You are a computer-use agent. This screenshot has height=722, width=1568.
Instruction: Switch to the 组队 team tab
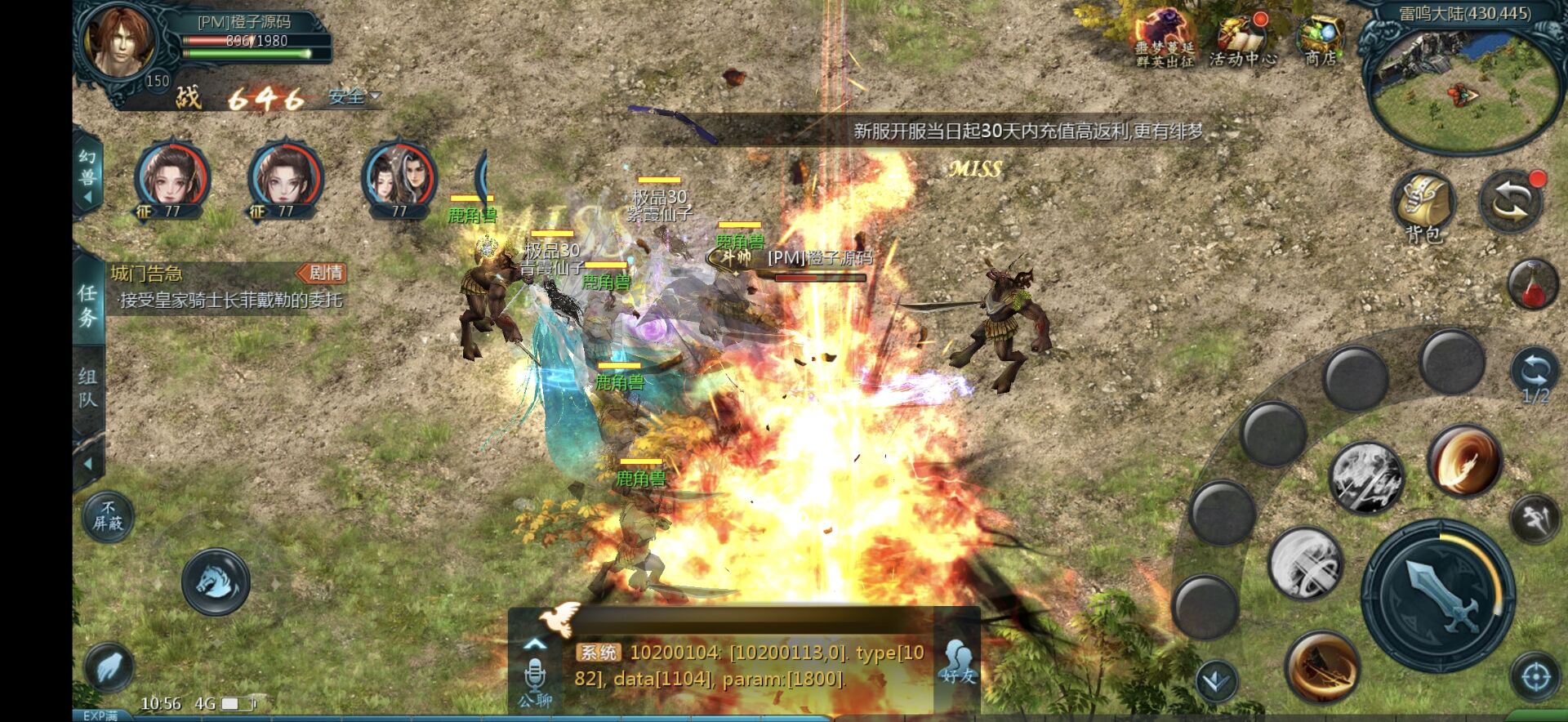[x=87, y=388]
